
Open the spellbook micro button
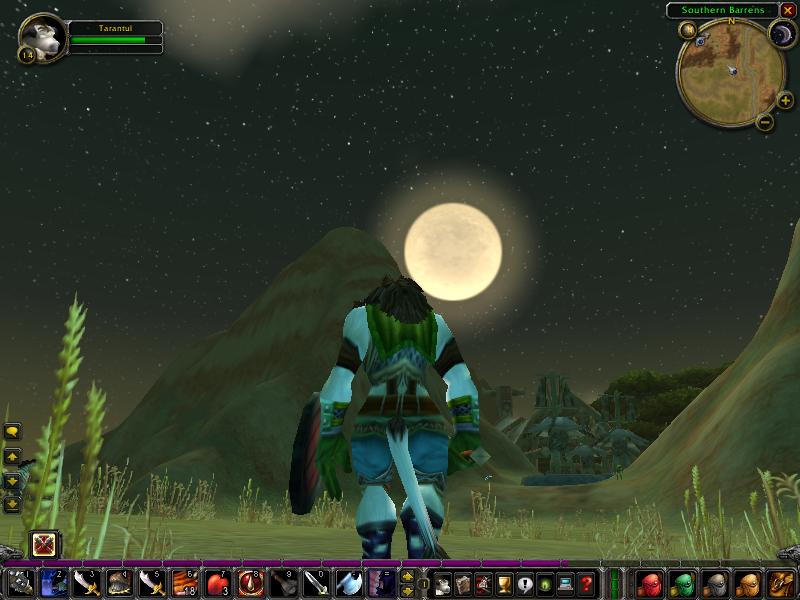pyautogui.click(x=462, y=584)
